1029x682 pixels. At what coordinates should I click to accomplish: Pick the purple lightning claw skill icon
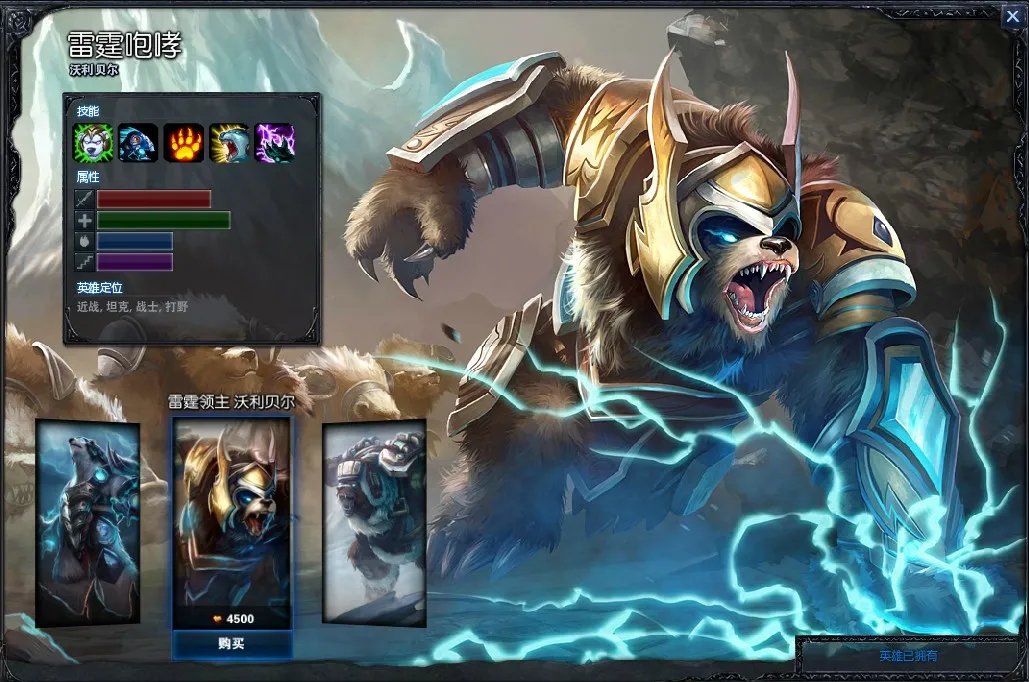[275, 143]
